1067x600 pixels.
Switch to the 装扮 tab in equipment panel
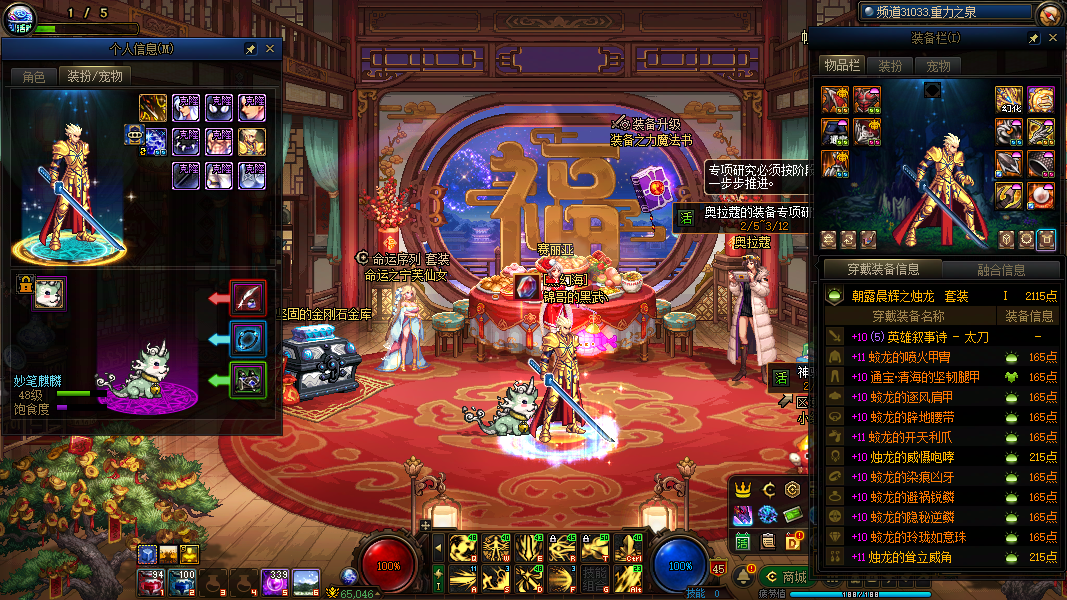point(890,65)
